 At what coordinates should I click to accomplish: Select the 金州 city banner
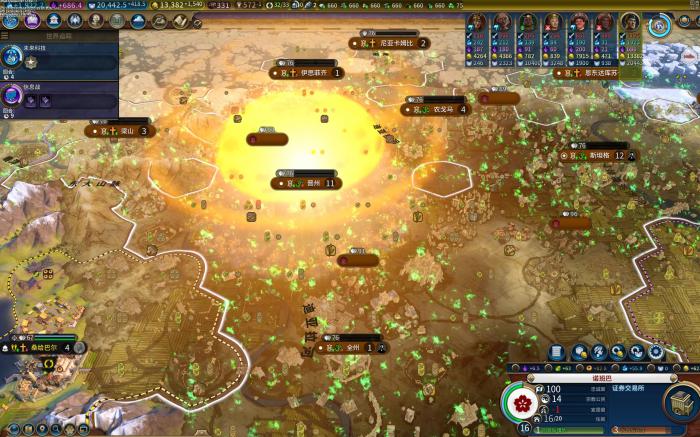(x=347, y=347)
